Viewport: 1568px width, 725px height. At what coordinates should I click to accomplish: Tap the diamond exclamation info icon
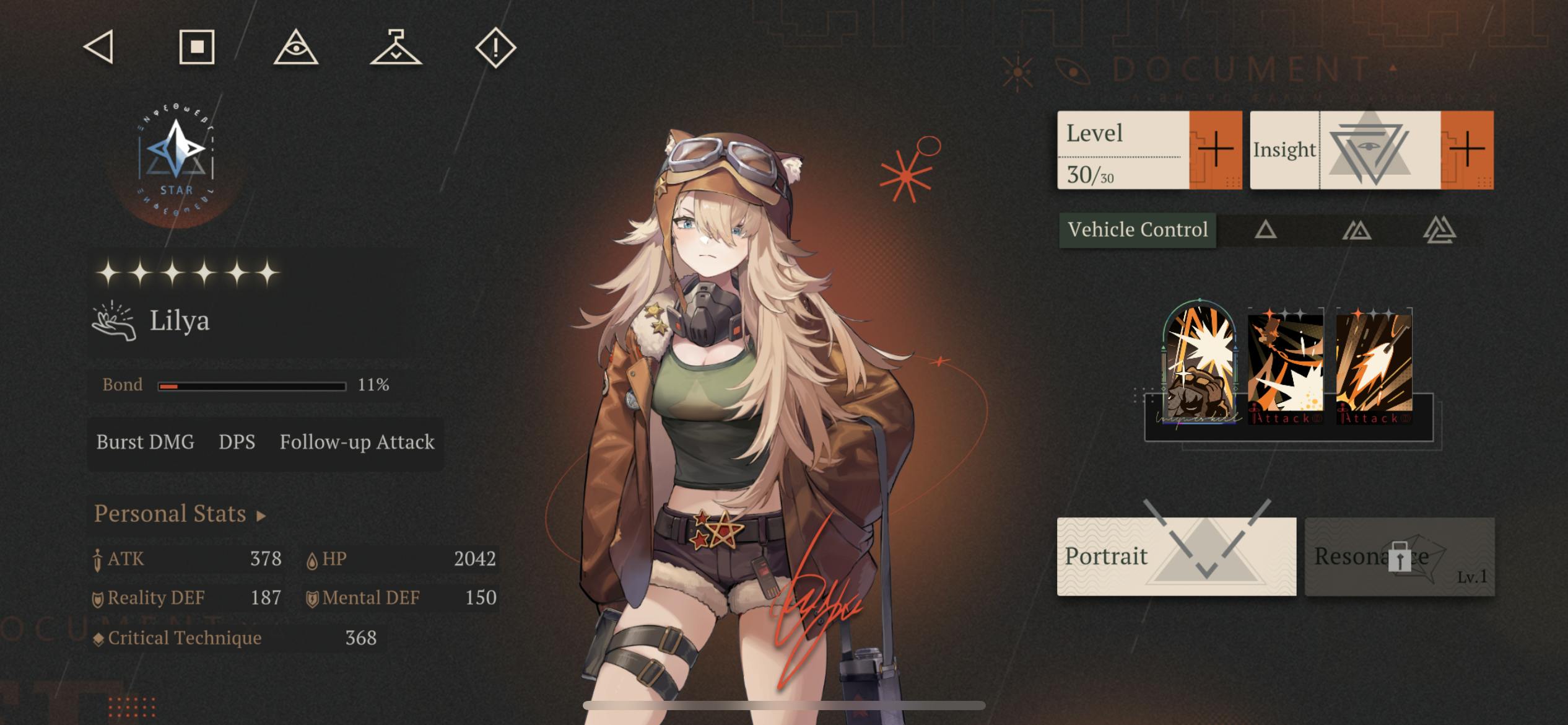(495, 47)
